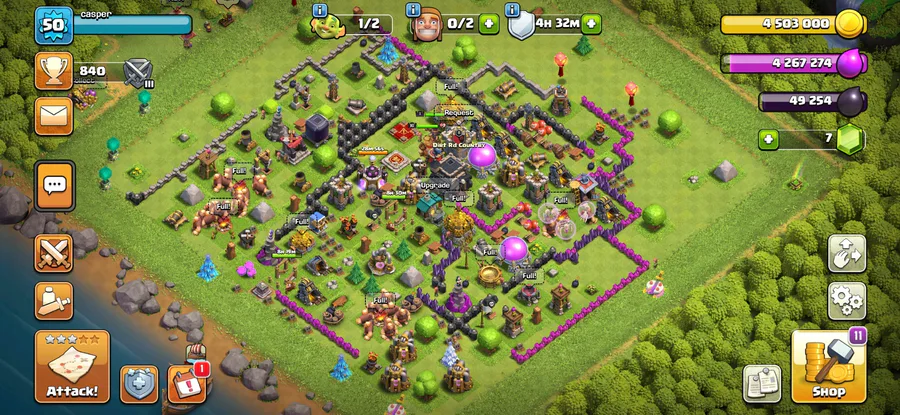Screen dimensions: 900x415
Task: Open the crossed swords button
Action: (54, 252)
